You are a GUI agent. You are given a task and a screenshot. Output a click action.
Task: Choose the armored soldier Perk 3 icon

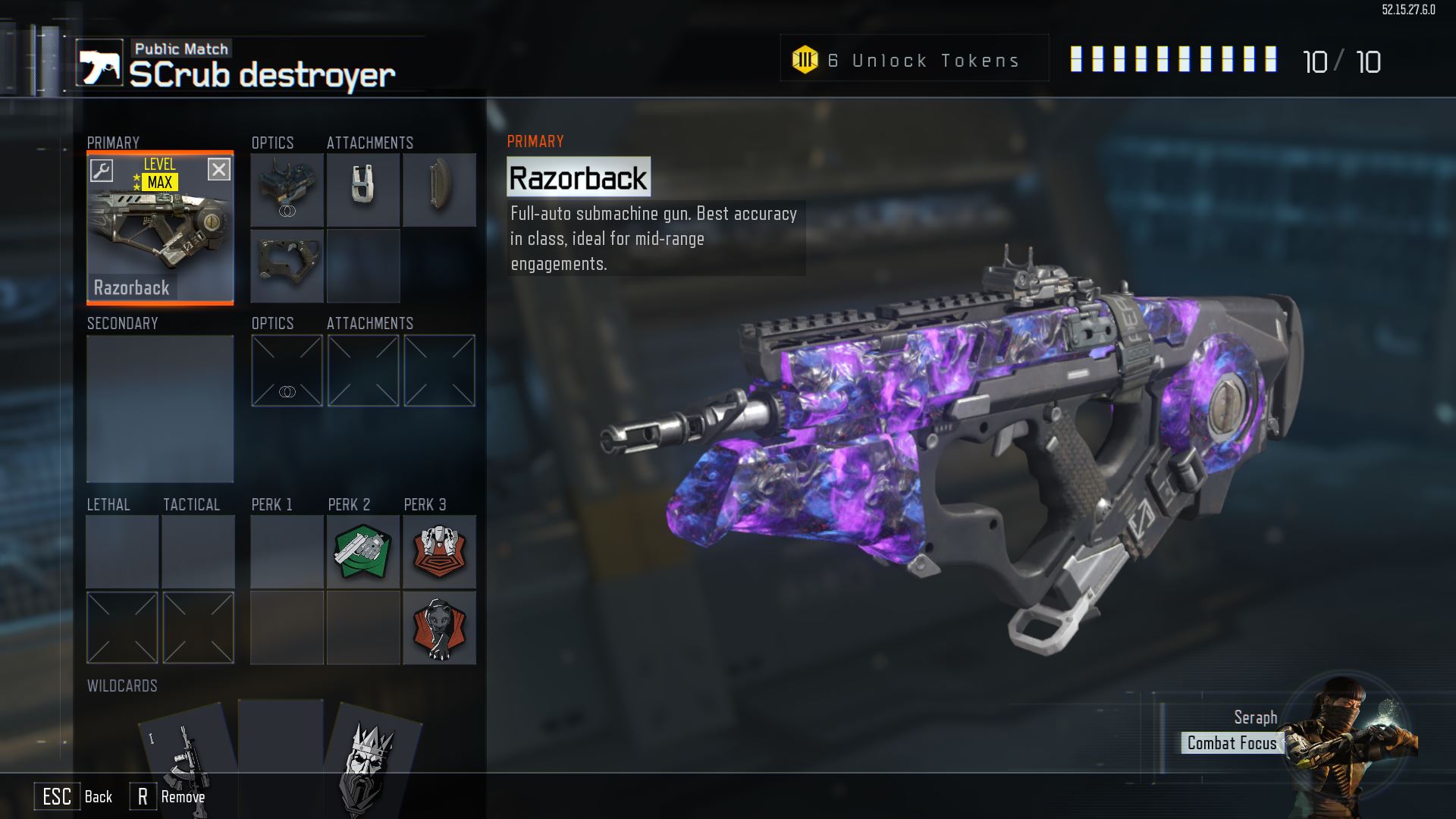click(x=439, y=552)
